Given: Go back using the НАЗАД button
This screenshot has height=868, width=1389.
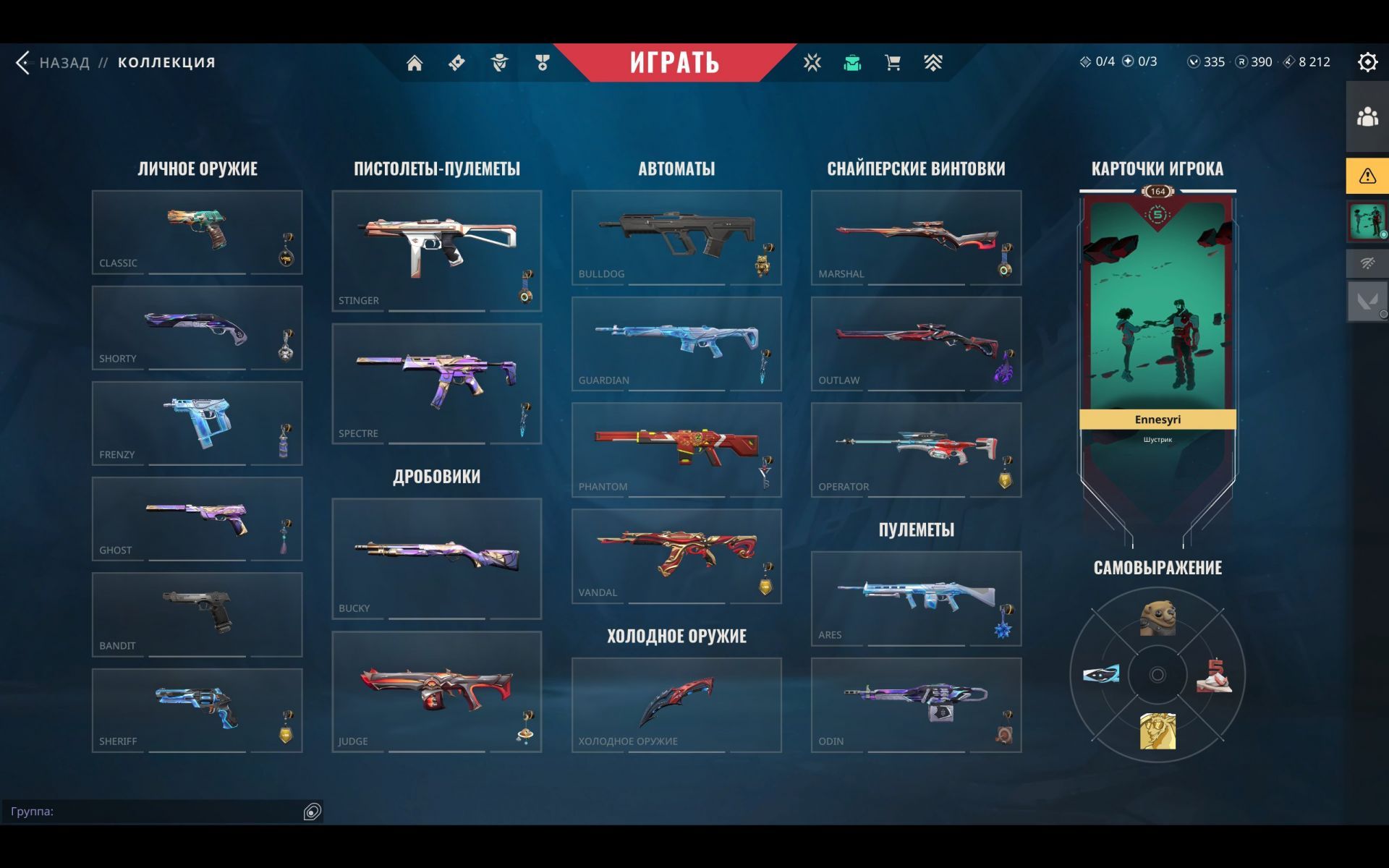Looking at the screenshot, I should (x=54, y=63).
